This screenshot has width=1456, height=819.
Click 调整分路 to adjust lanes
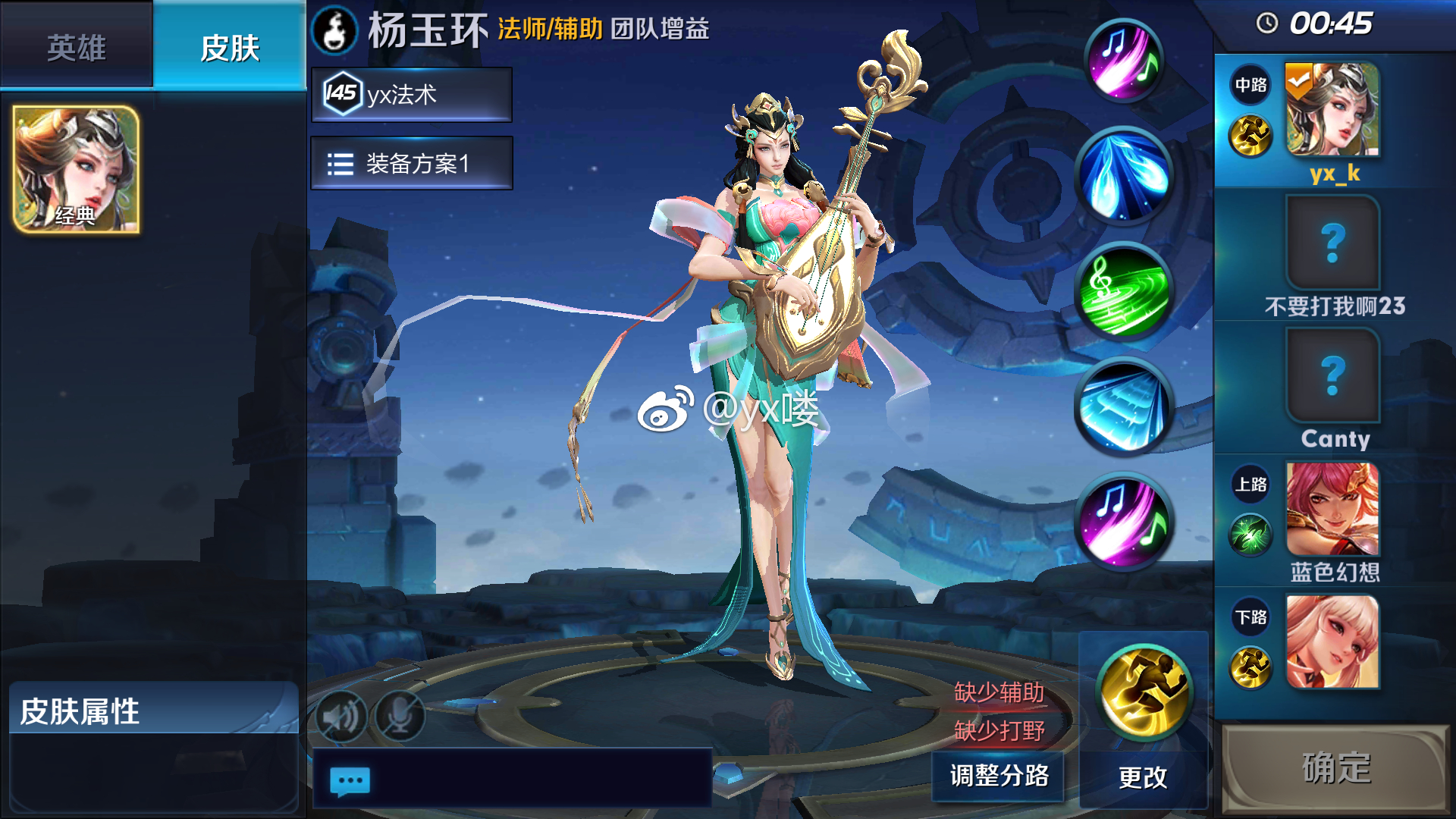point(998,776)
